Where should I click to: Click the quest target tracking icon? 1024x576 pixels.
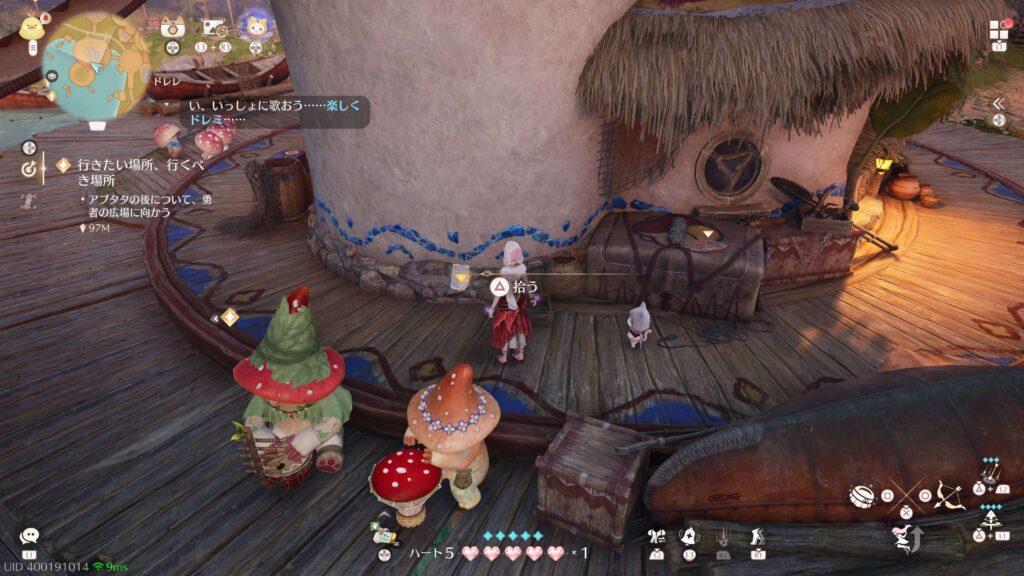pos(28,169)
